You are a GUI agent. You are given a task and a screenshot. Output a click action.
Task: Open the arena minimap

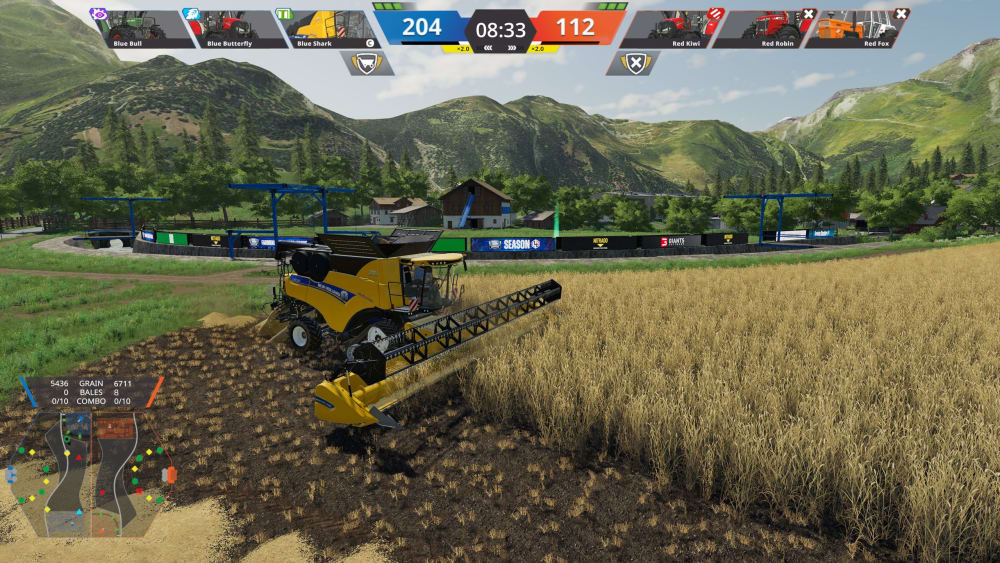click(90, 472)
